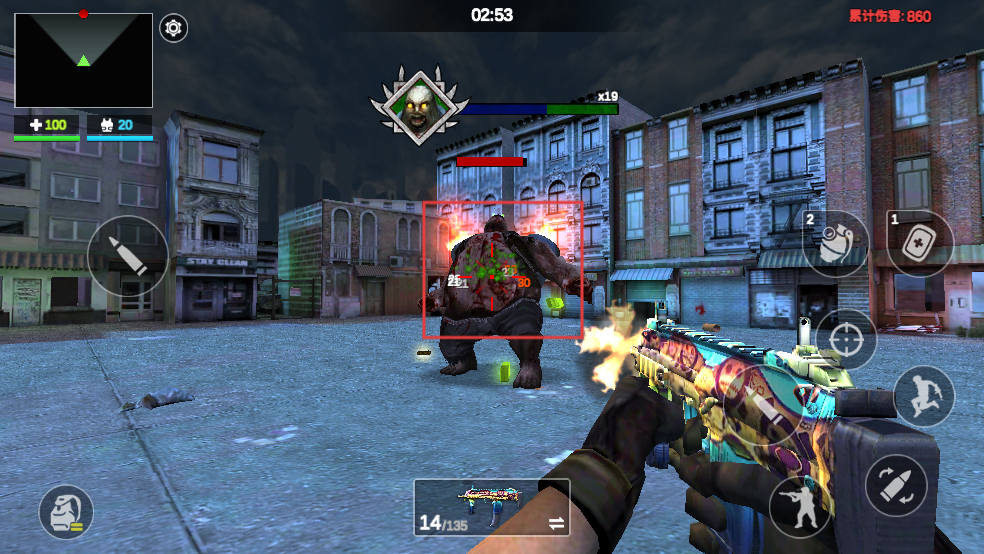Open the voice chat head icon
The height and width of the screenshot is (554, 984).
[x=66, y=512]
